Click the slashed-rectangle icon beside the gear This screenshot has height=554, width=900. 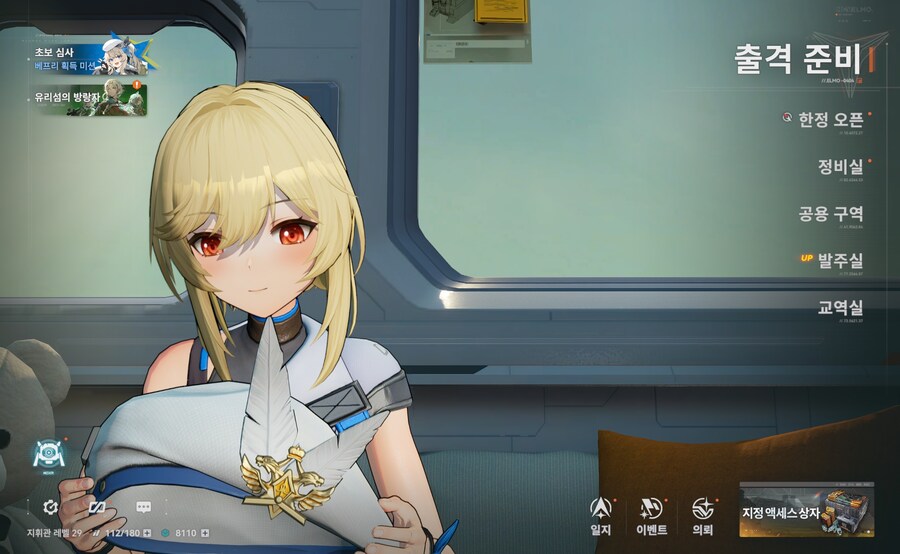coord(97,507)
